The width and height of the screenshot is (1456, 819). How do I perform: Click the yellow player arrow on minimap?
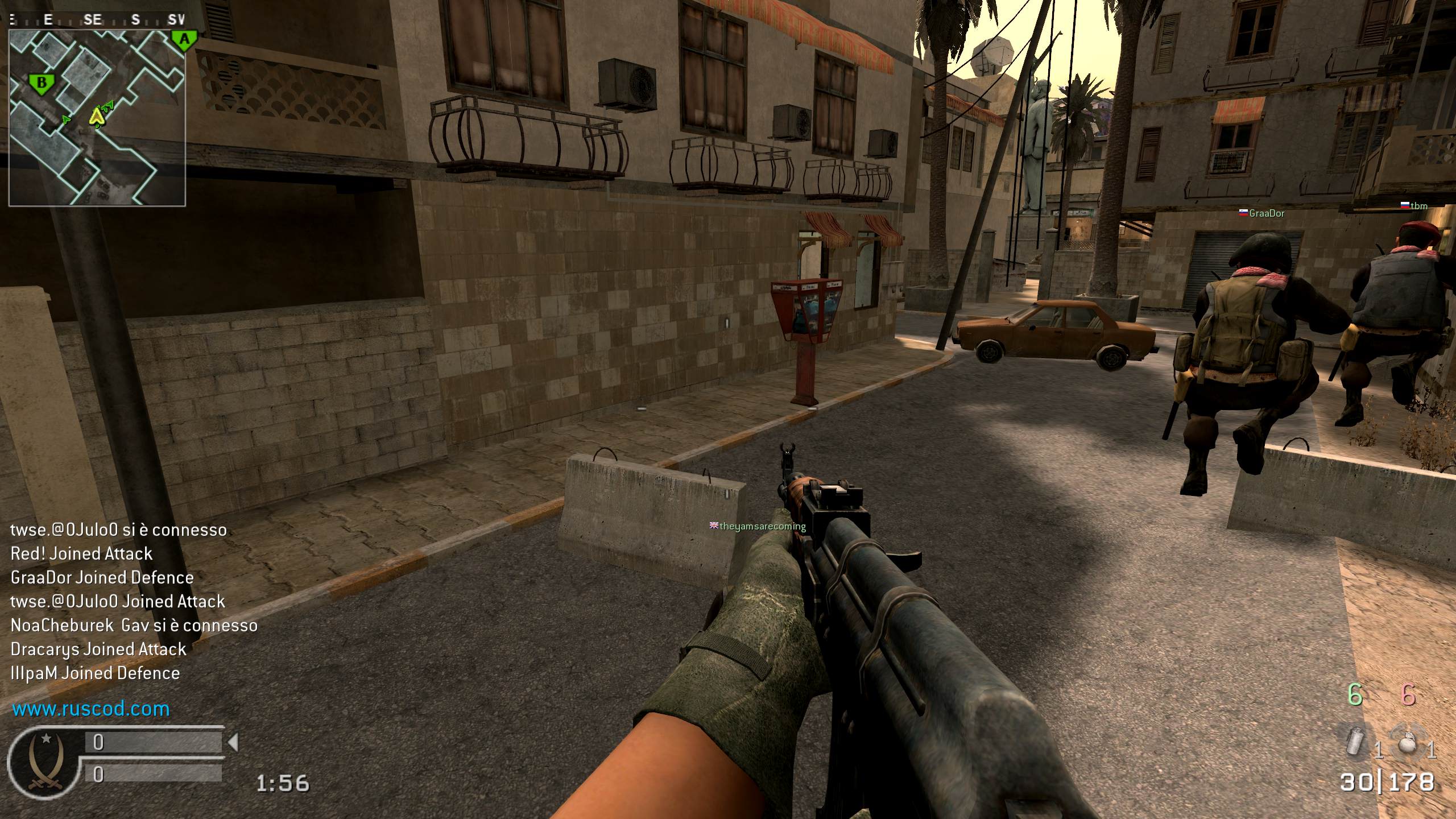(x=97, y=117)
